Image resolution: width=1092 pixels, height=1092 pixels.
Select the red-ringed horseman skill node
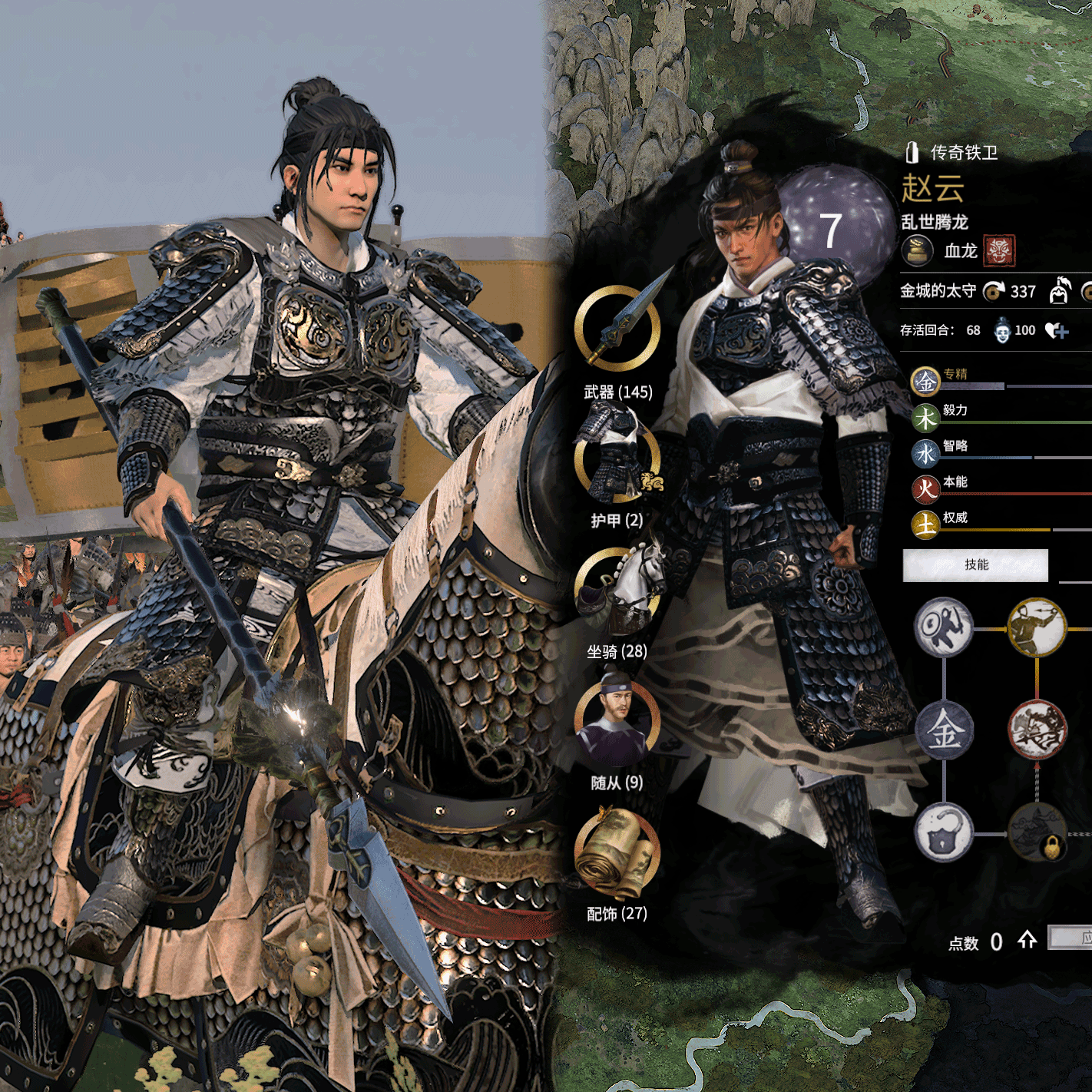1037,730
